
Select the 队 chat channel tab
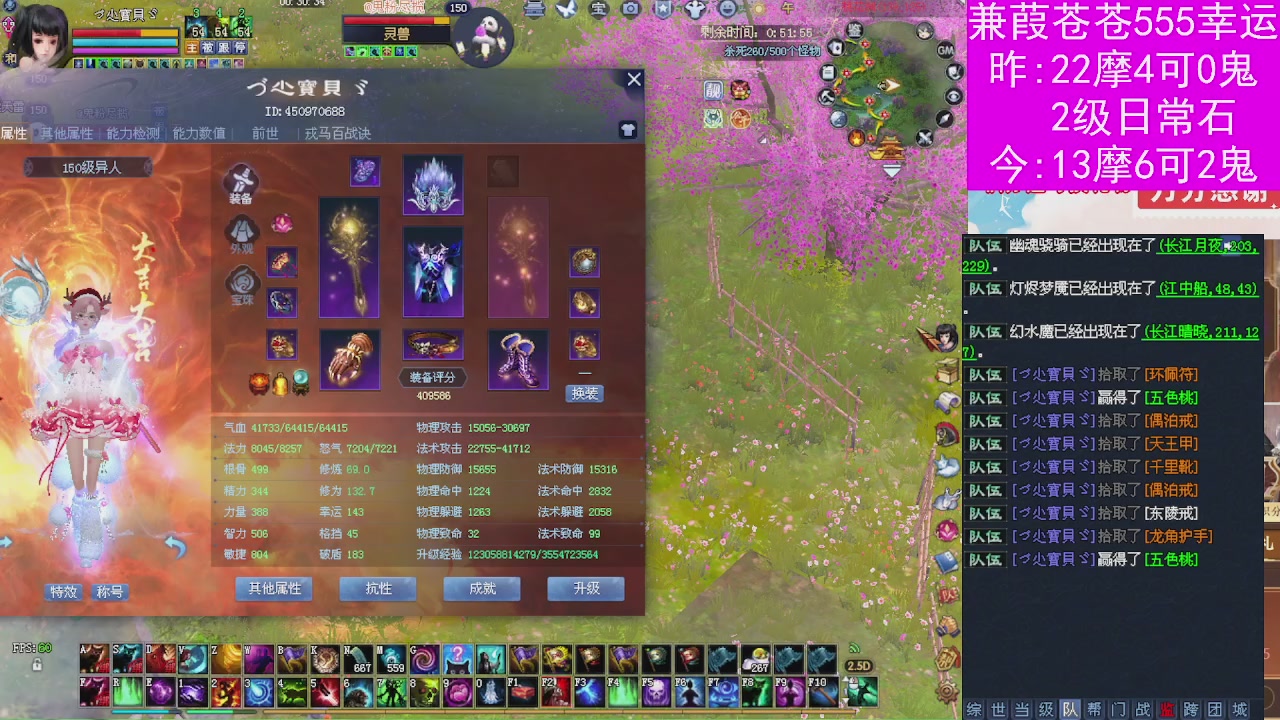(x=1068, y=709)
